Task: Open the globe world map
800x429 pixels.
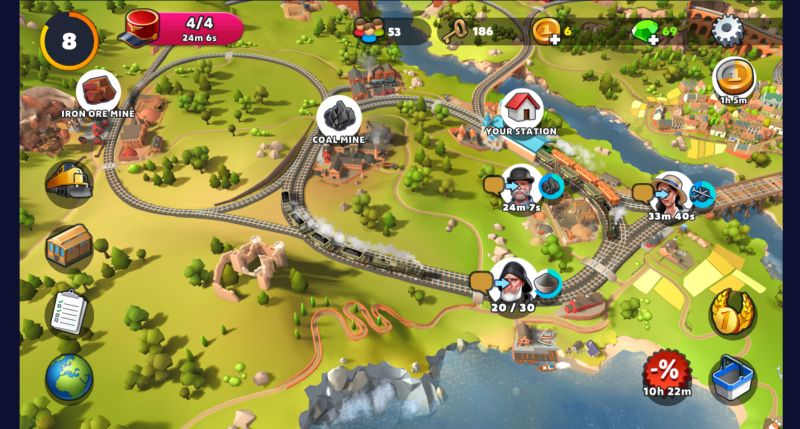Action: (x=68, y=377)
